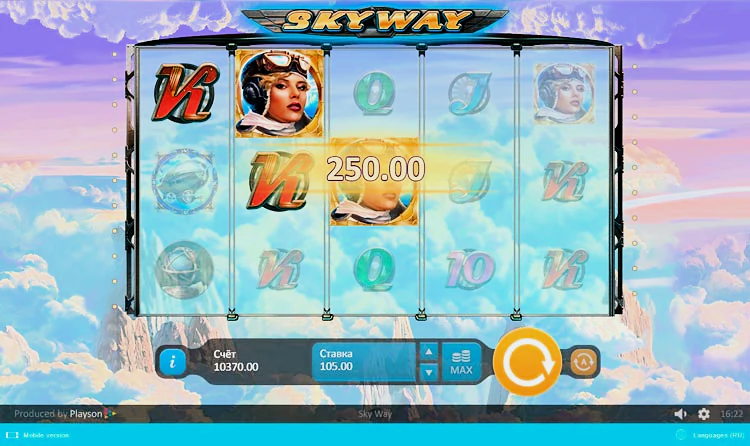Activate the autoplay button

584,361
